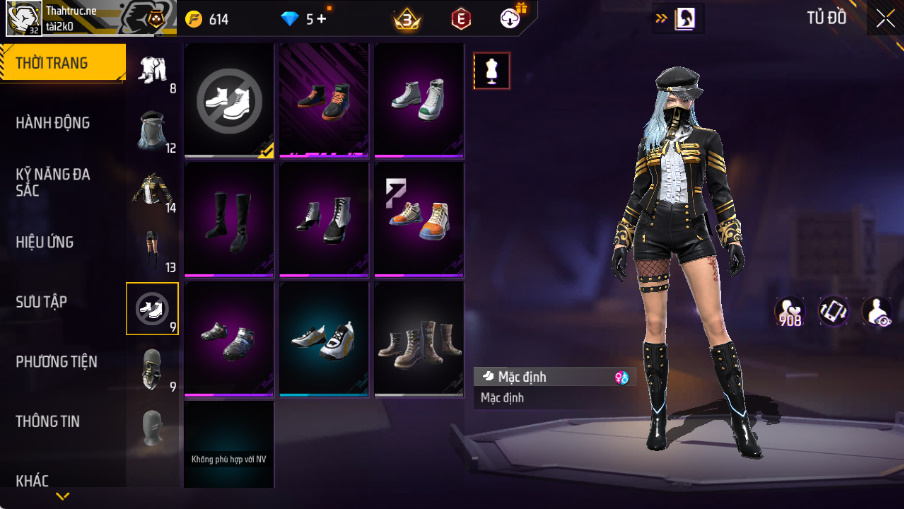Open the jacket tops subcategory
Screen dimensions: 904x509
[x=152, y=189]
